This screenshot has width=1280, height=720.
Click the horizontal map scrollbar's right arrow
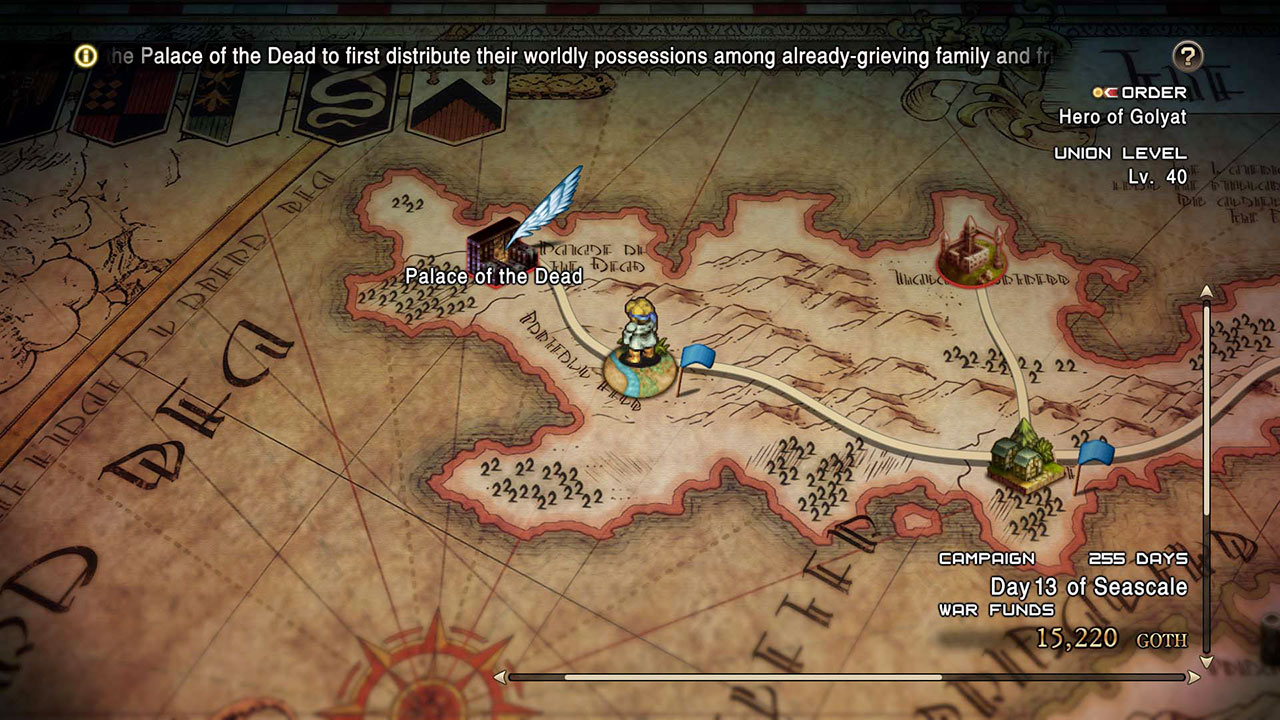pos(1193,677)
